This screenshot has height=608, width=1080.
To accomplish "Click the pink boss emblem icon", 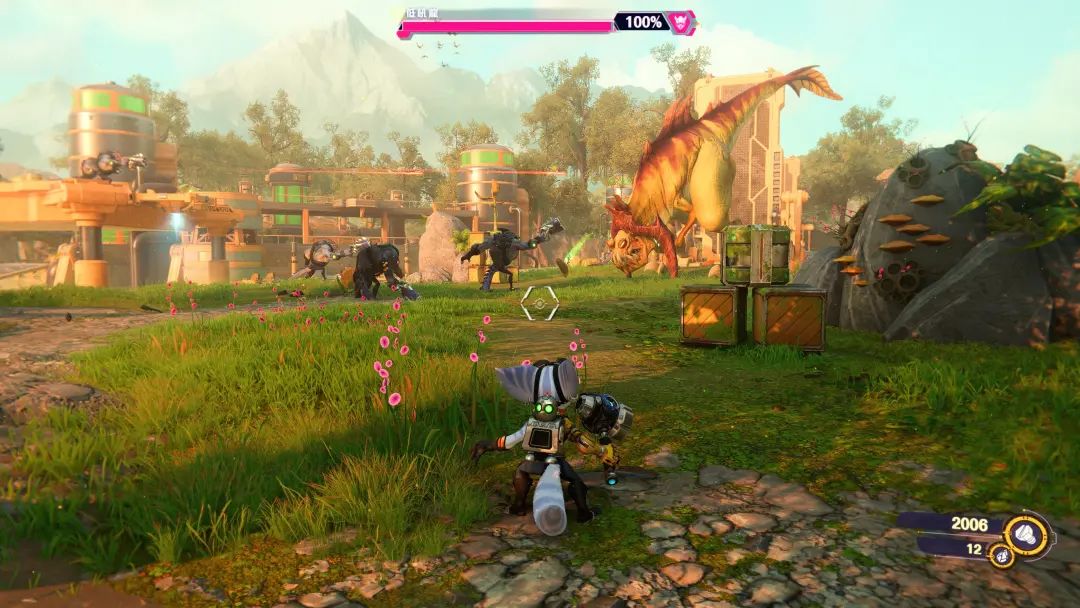I will 681,22.
